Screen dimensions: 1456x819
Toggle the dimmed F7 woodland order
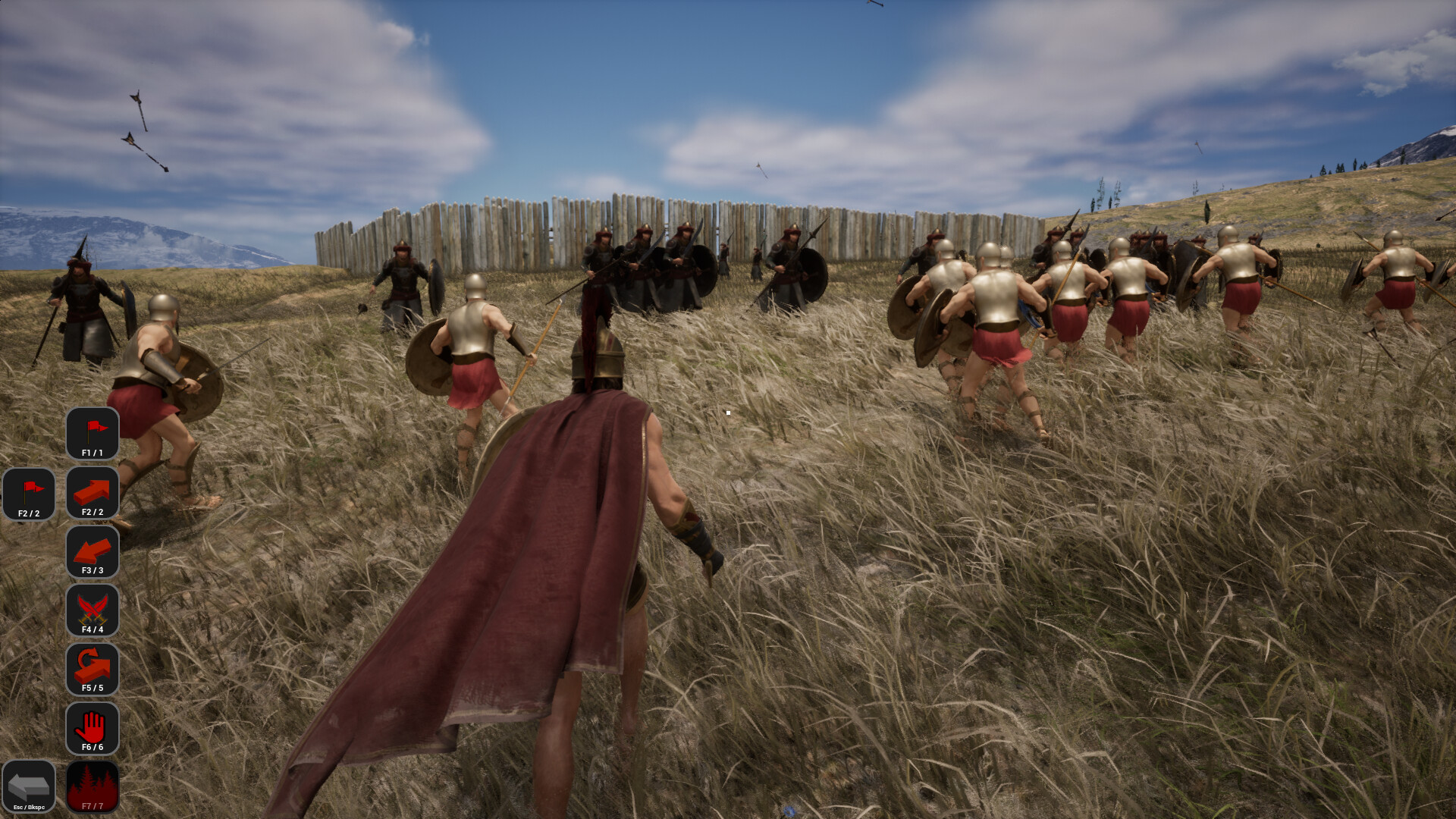point(93,787)
